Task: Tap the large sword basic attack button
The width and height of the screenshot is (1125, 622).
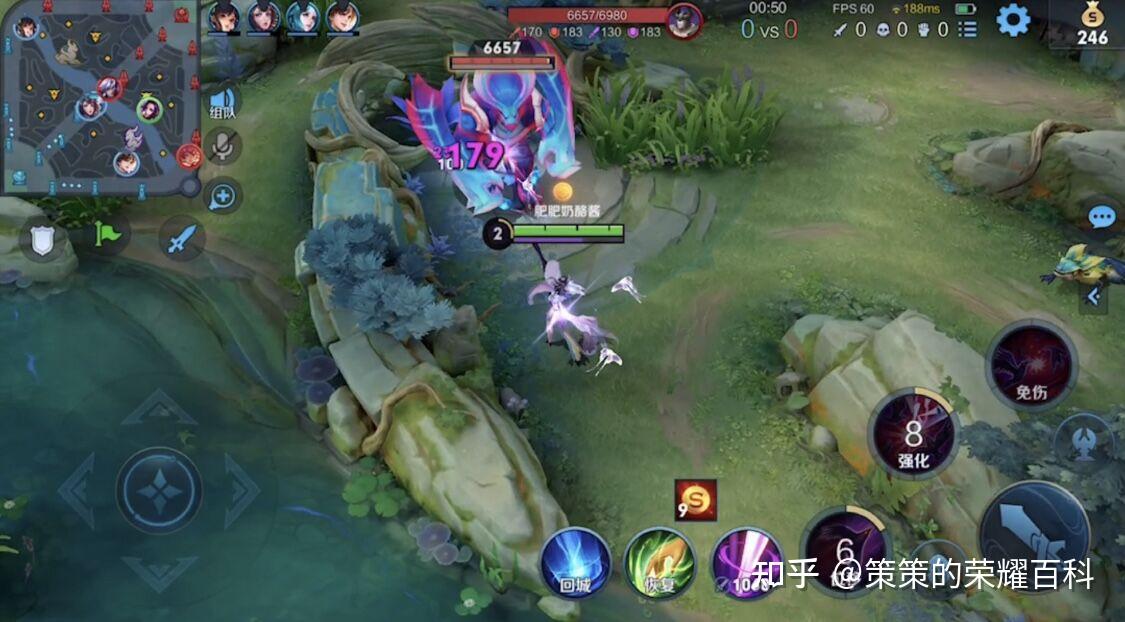Action: (1034, 530)
